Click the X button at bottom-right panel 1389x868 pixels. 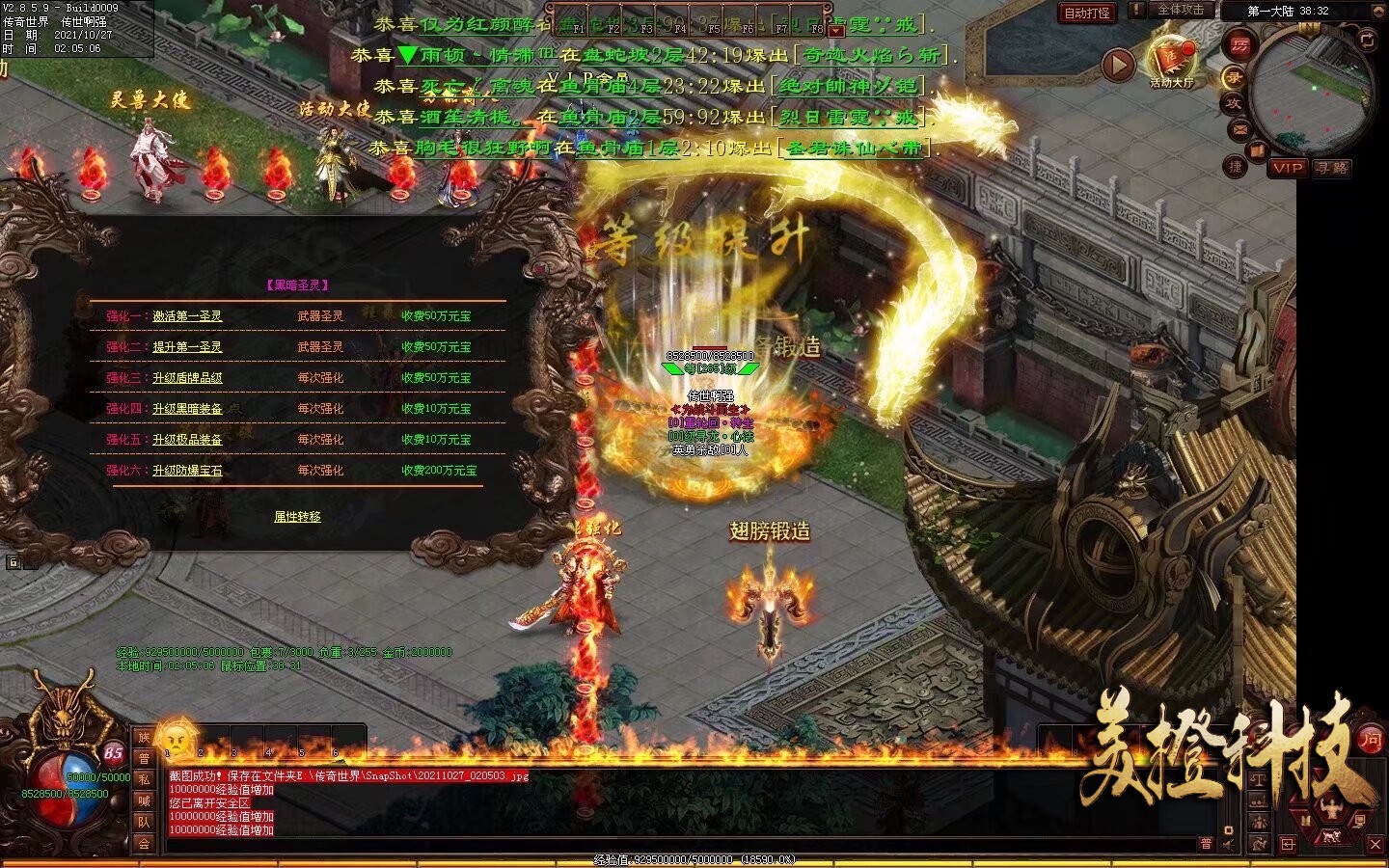coord(1375,844)
